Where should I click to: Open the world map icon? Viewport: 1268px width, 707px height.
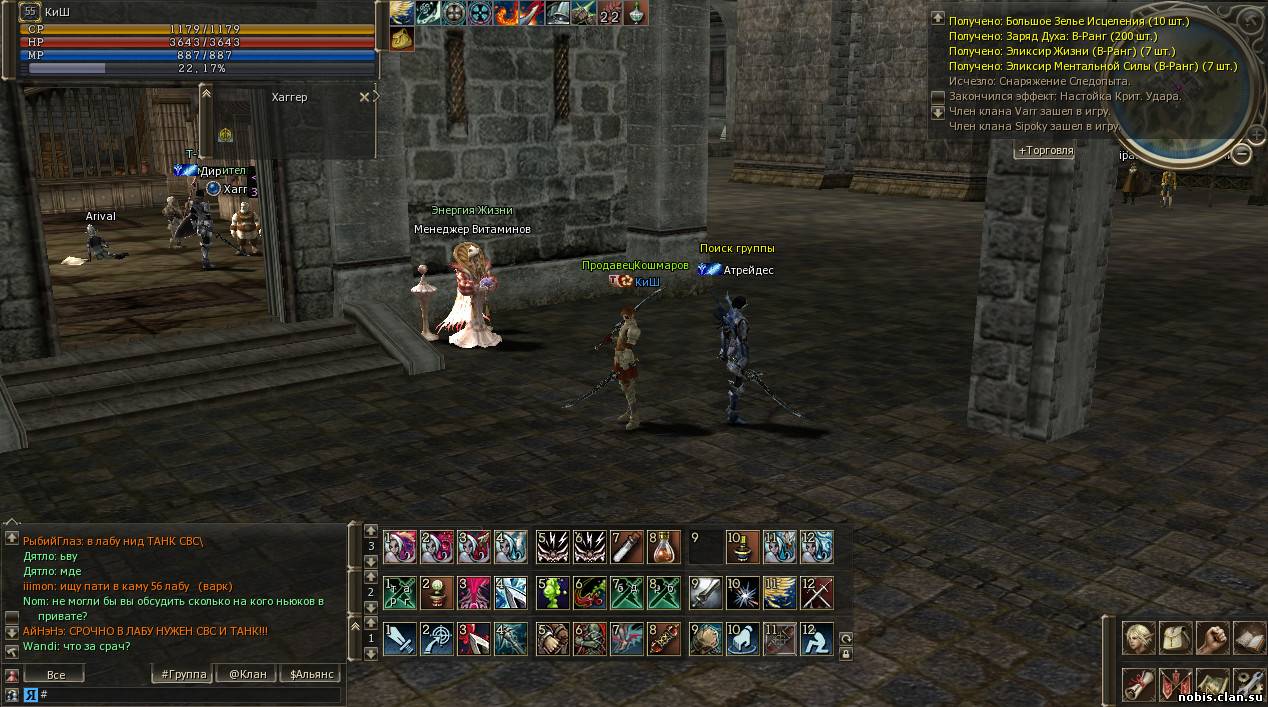point(1212,684)
